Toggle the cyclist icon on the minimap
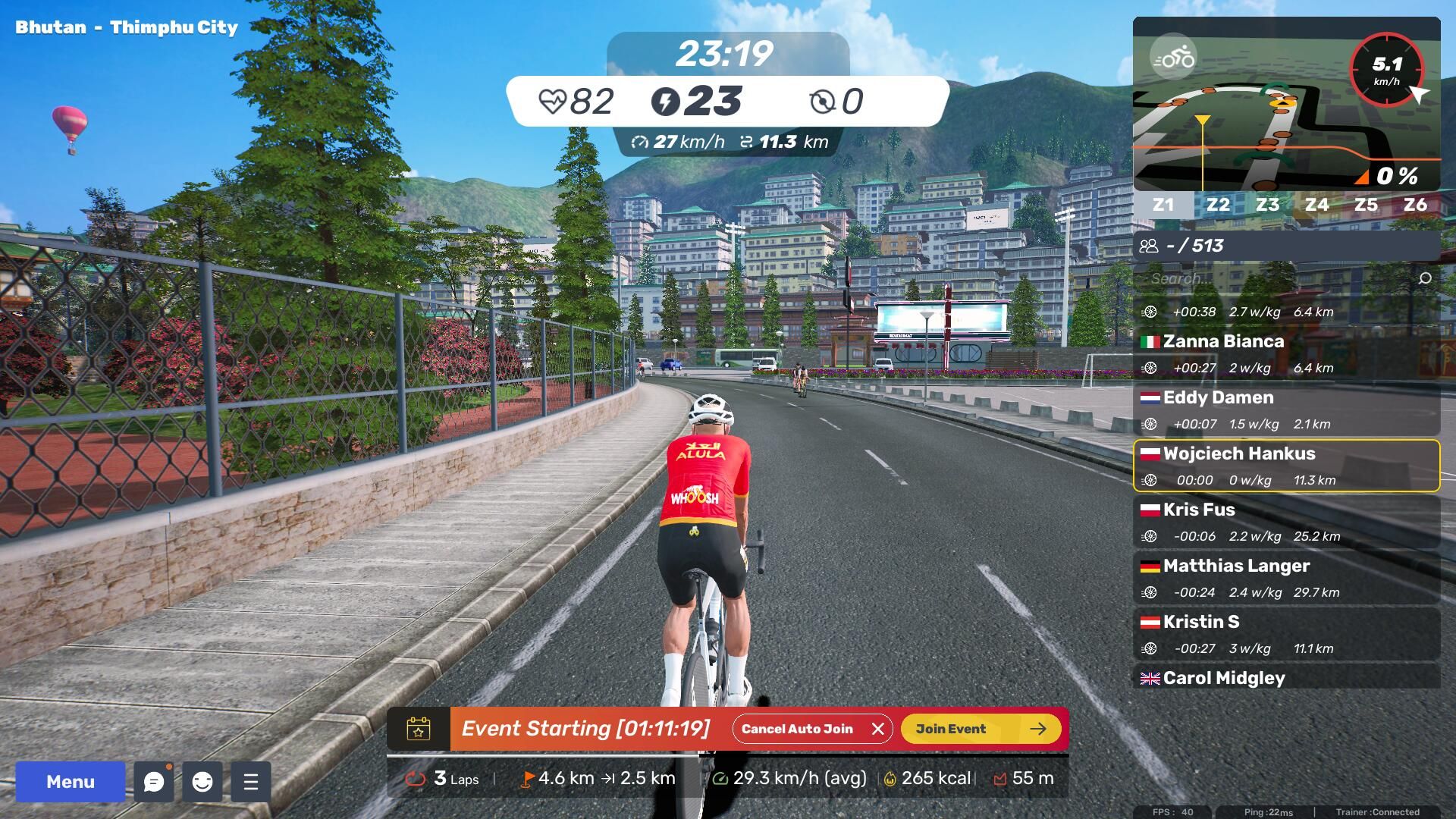 coord(1173,57)
